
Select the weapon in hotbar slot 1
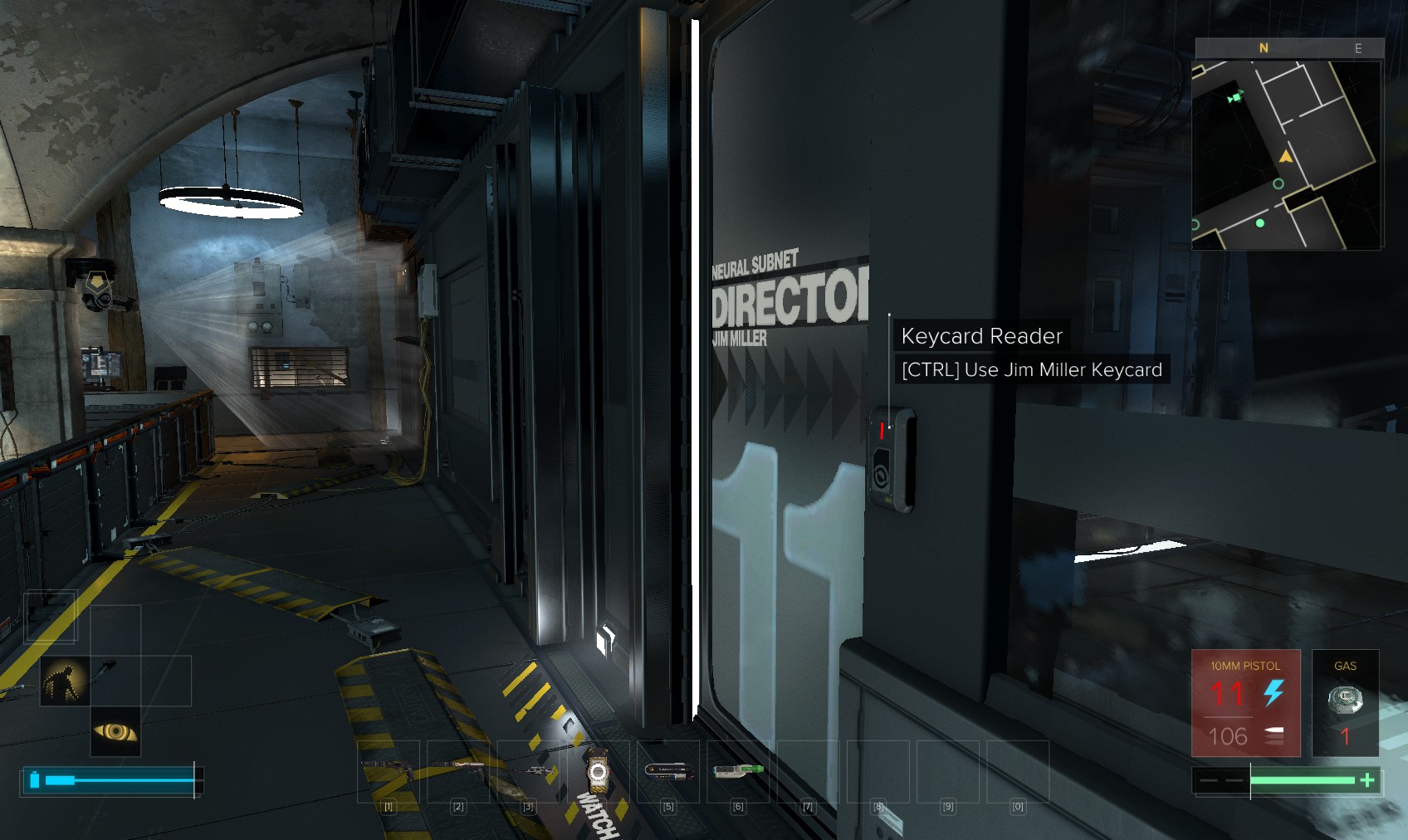(x=389, y=771)
